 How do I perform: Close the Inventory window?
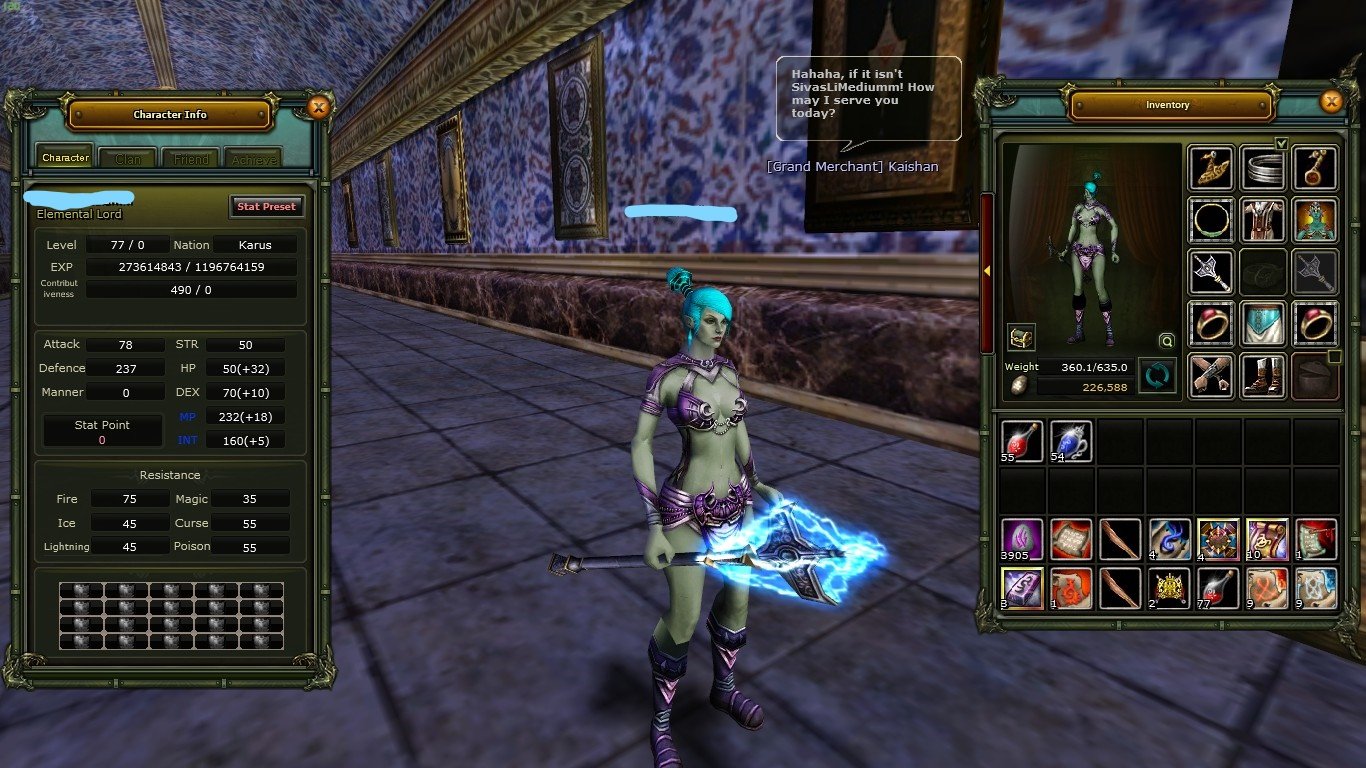(1331, 102)
